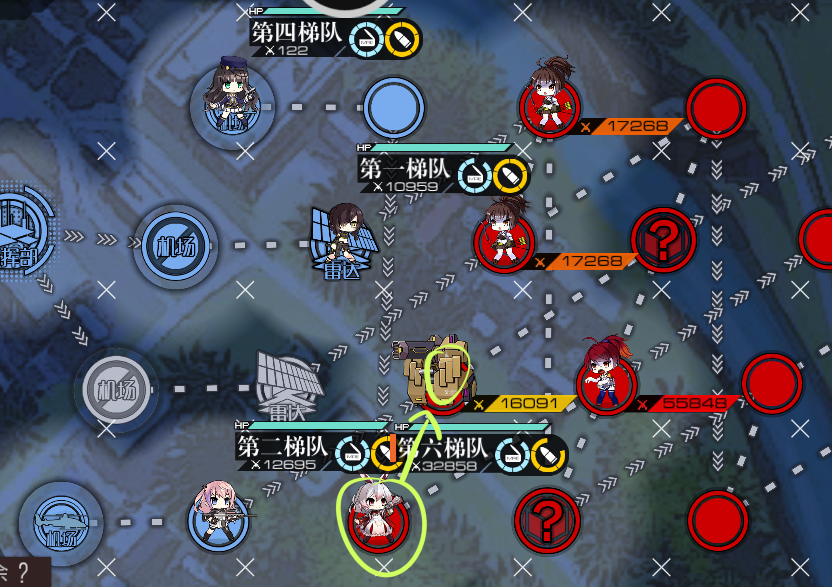This screenshot has height=587, width=832.
Task: Select the 第一梯队 echelon on the radar
Action: [x=345, y=242]
